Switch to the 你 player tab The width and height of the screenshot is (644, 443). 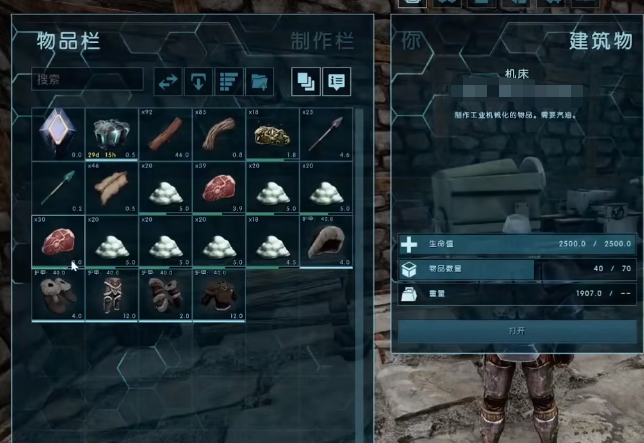pos(411,41)
